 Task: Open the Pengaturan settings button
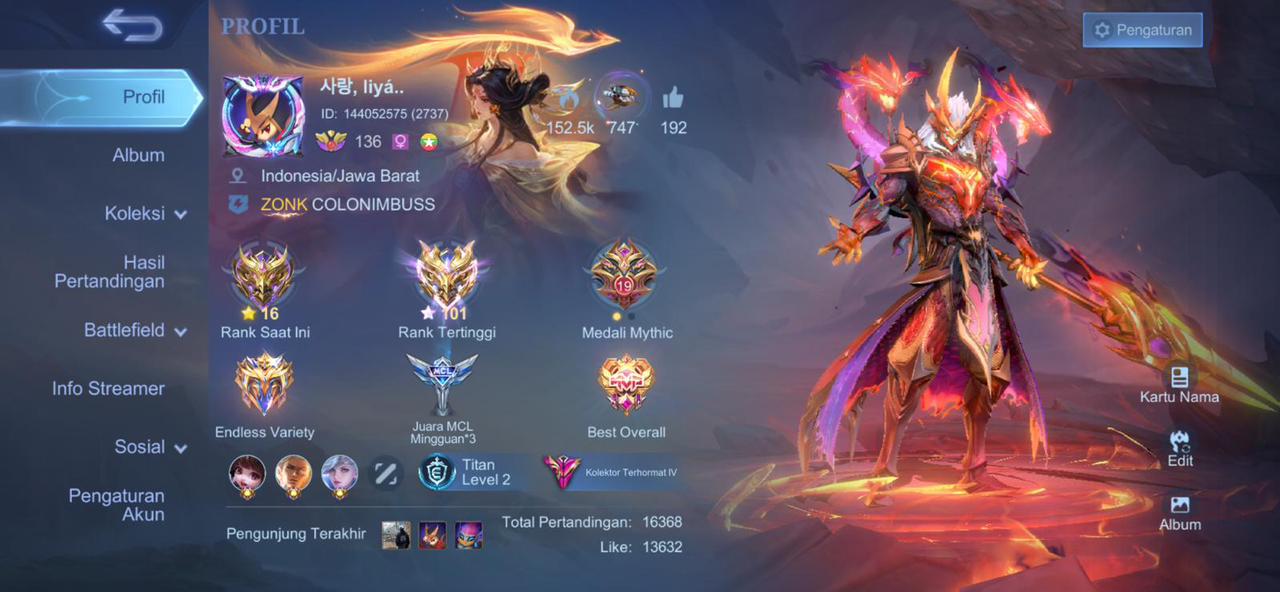[x=1142, y=30]
